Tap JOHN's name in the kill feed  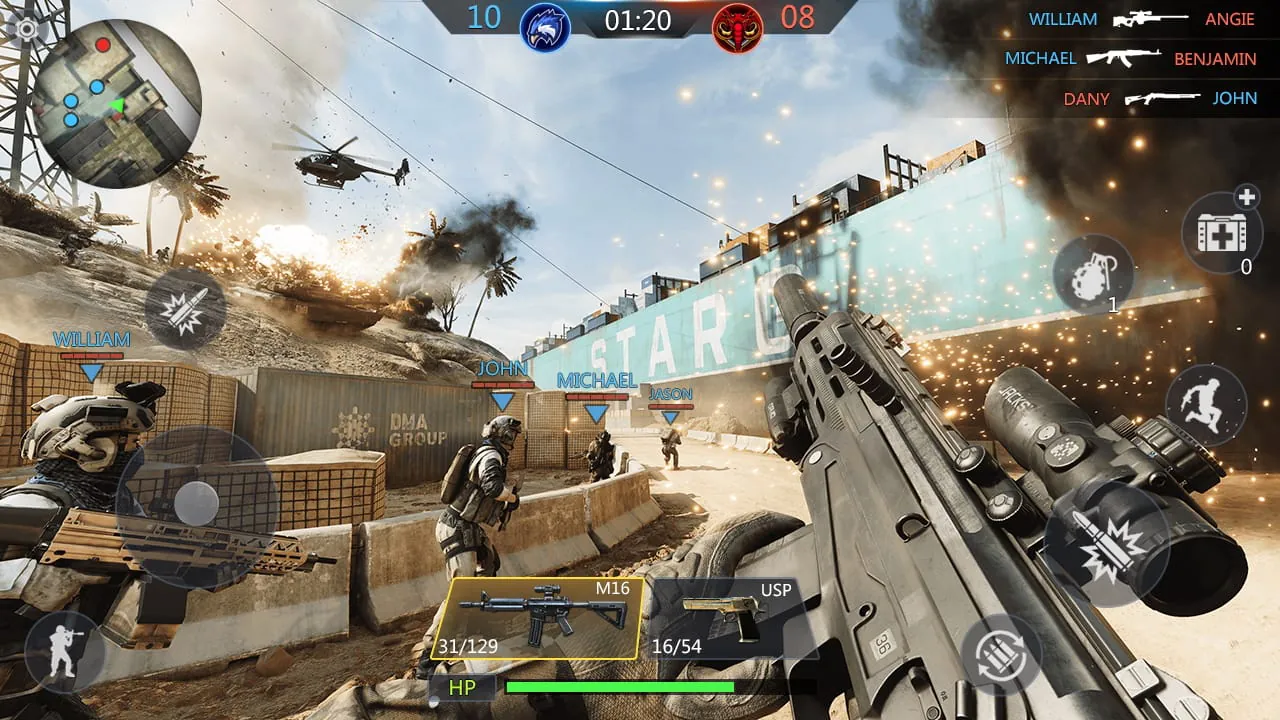tap(1236, 99)
